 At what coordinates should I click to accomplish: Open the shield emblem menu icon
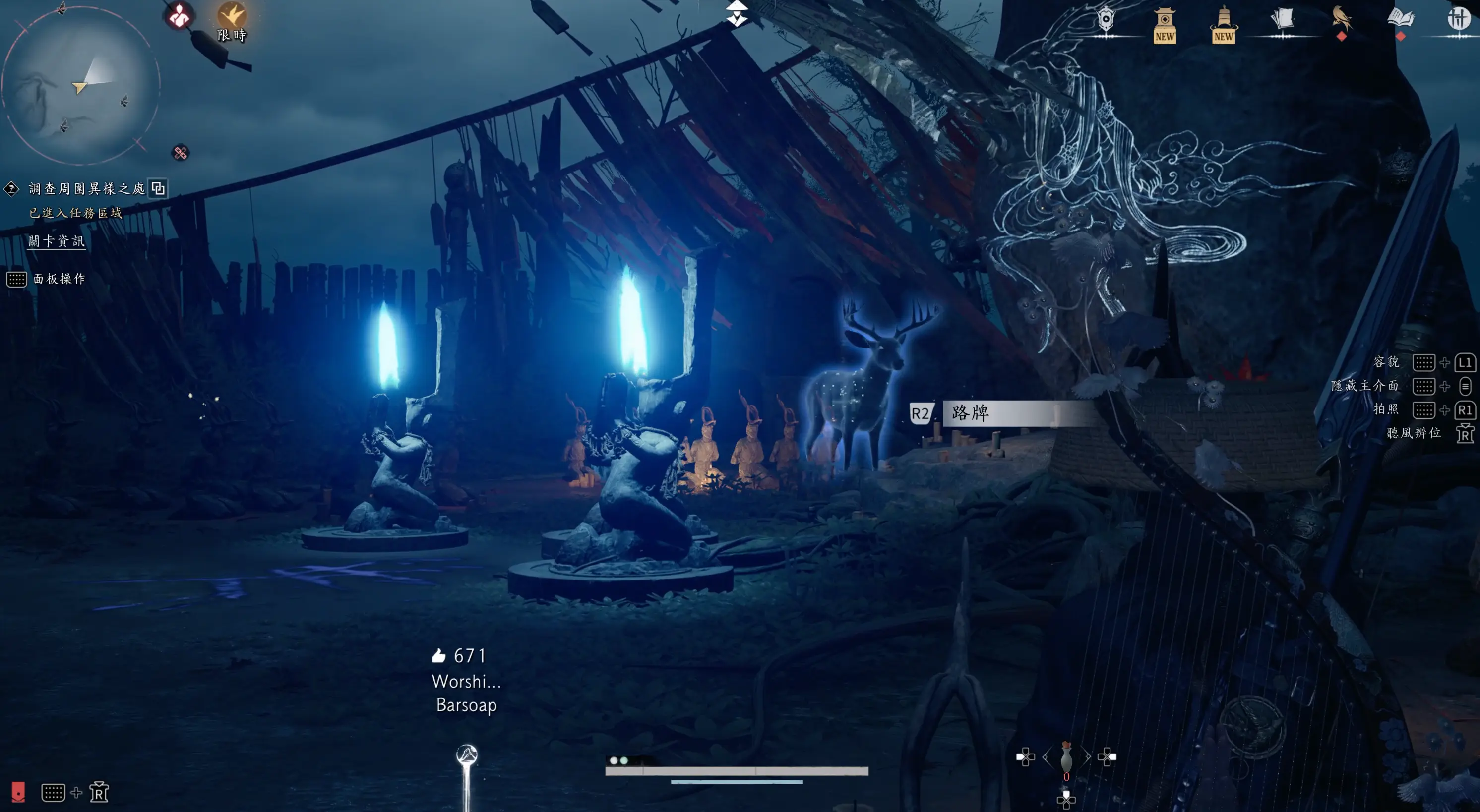pos(1106,21)
